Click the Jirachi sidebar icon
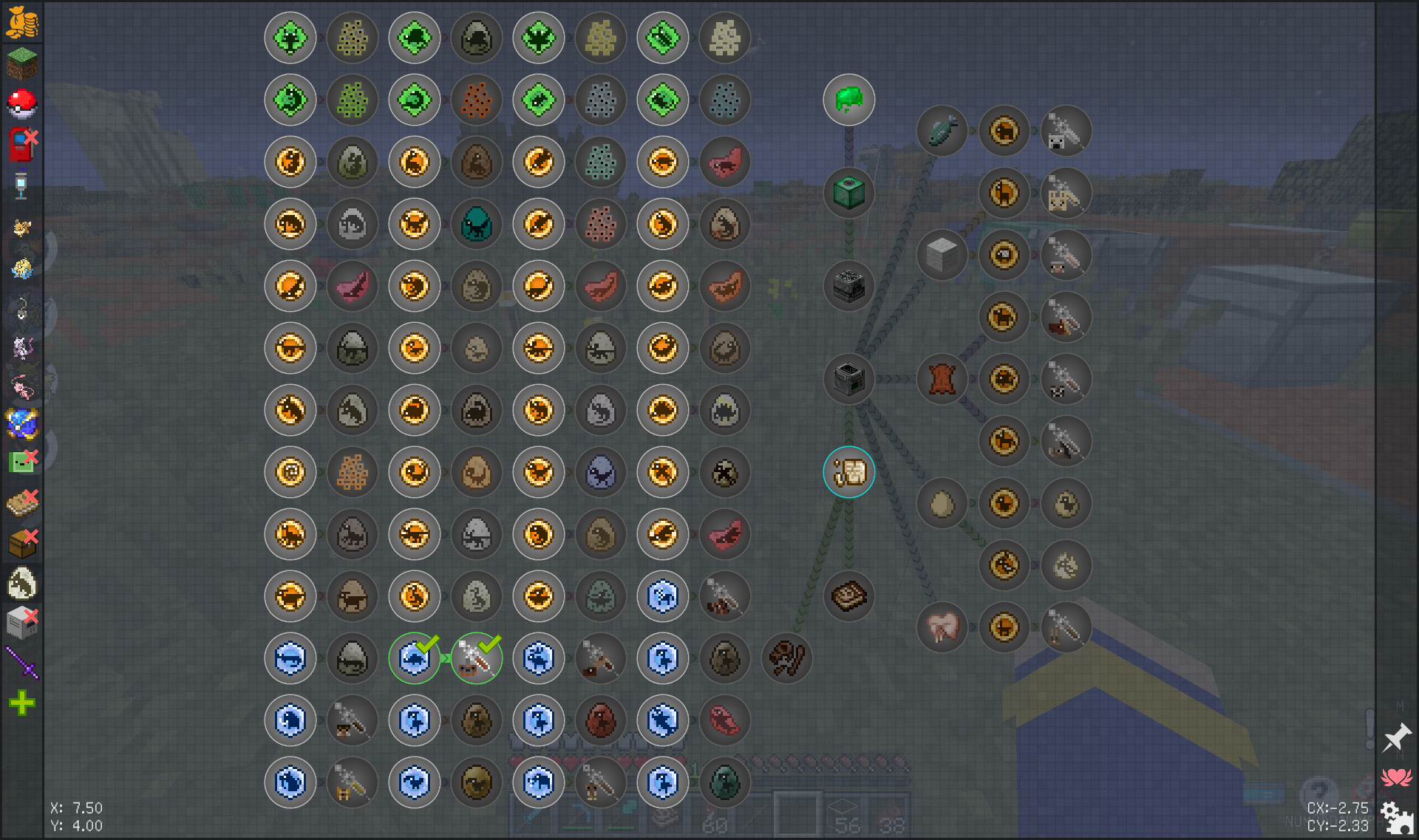 point(22,270)
